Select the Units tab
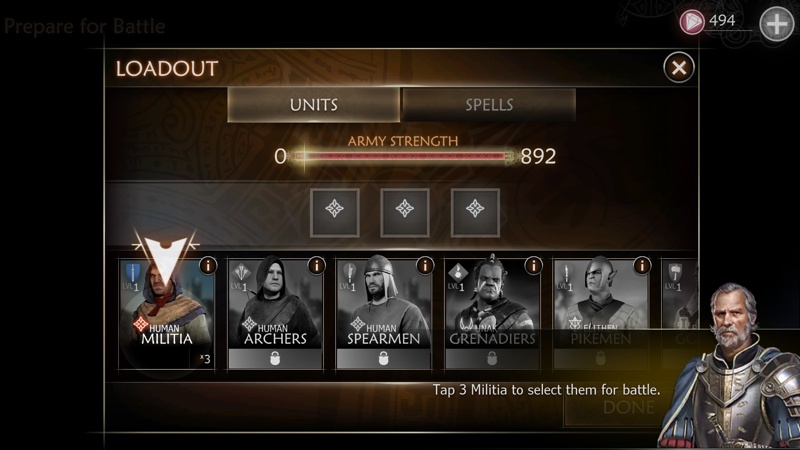This screenshot has width=800, height=450. pyautogui.click(x=314, y=105)
